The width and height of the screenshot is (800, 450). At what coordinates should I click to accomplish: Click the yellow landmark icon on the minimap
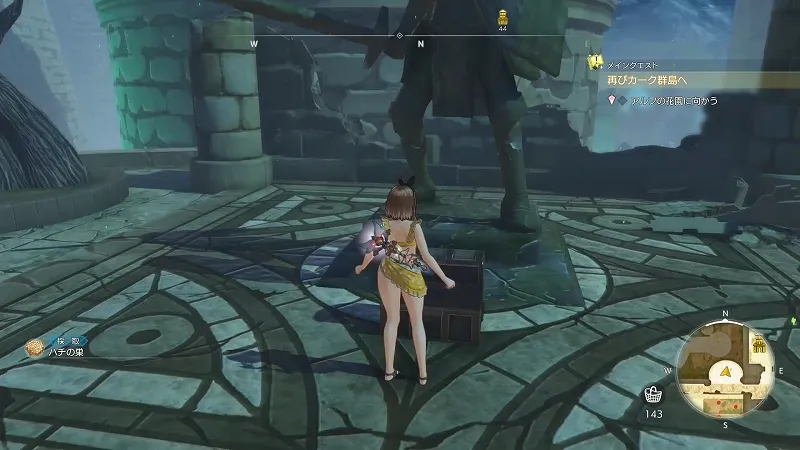[759, 346]
